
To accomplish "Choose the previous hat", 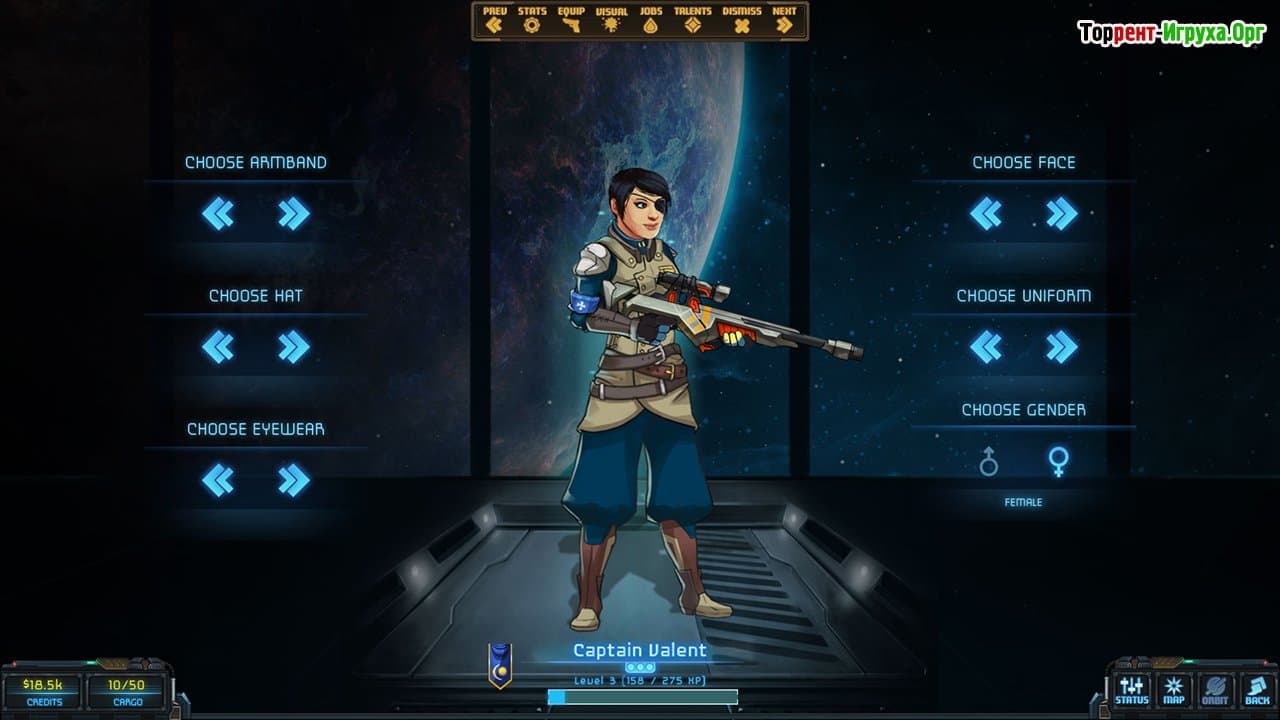I will coord(218,347).
